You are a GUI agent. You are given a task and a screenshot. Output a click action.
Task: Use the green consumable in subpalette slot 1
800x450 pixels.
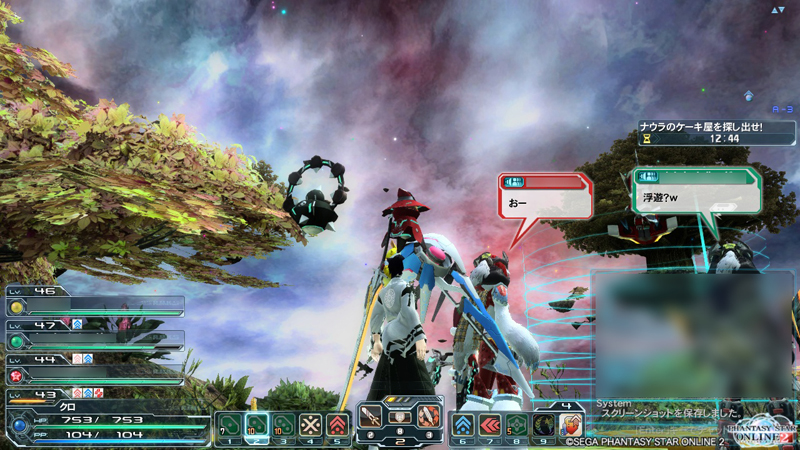[229, 424]
